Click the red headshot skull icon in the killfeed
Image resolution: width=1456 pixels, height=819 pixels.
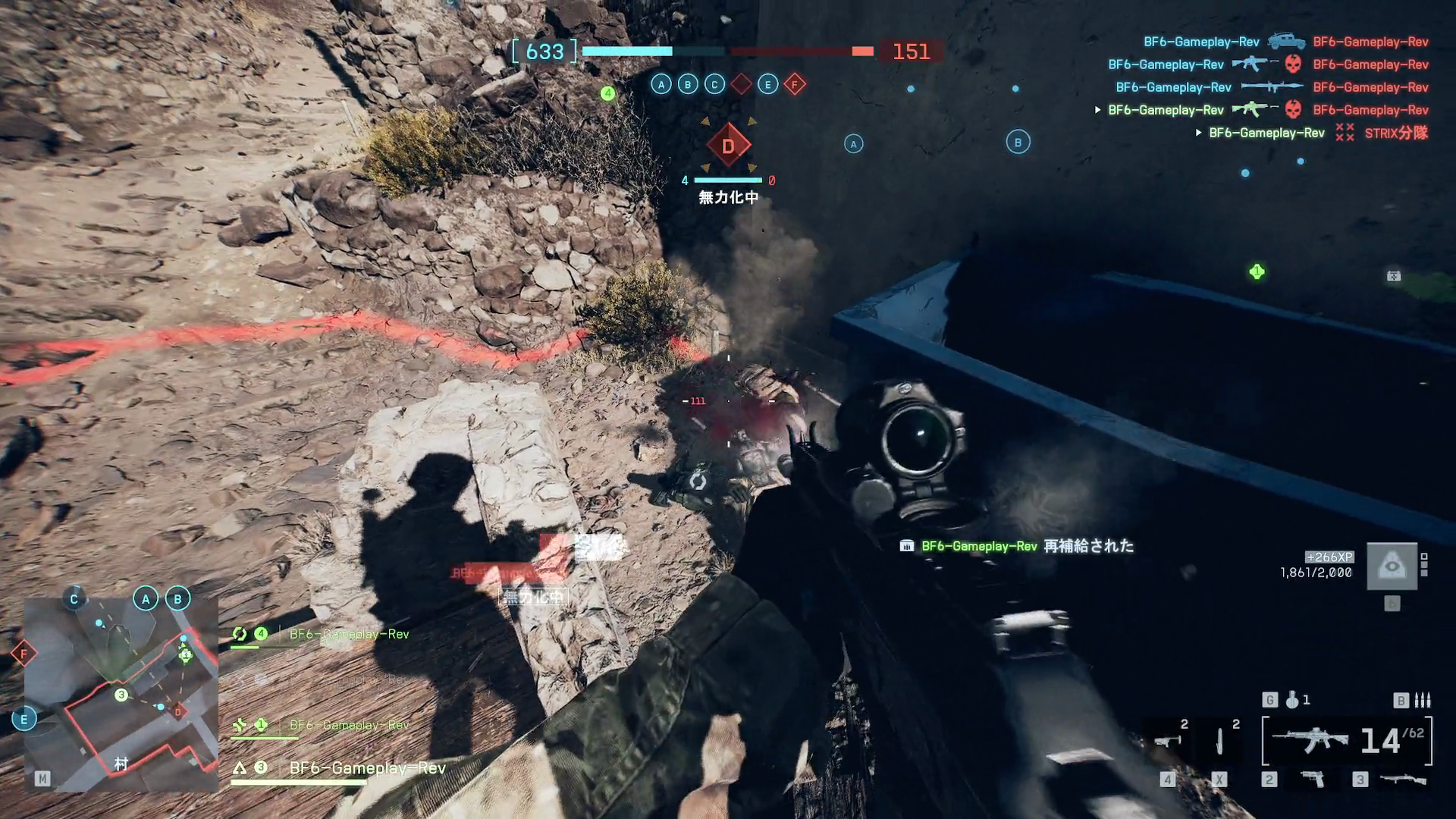(1293, 64)
